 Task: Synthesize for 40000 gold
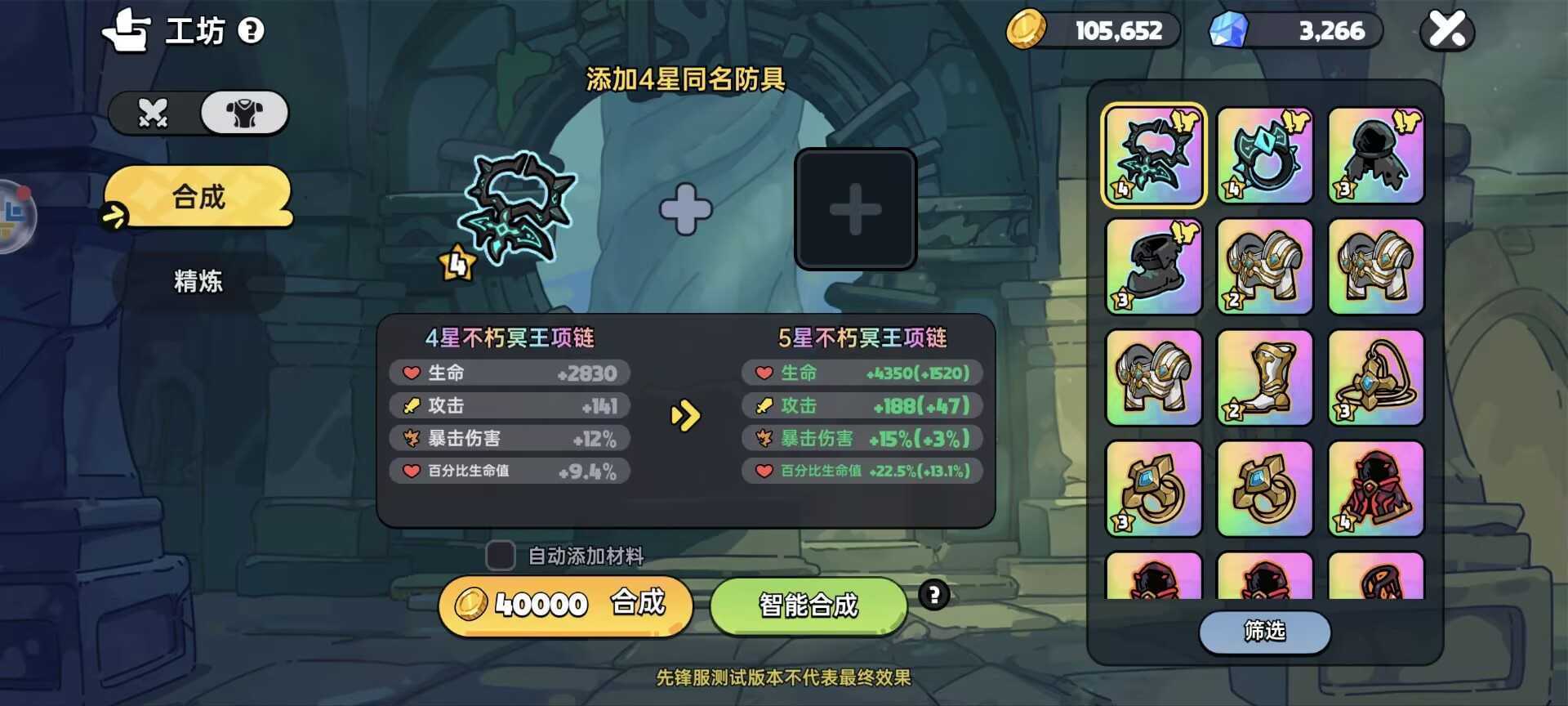click(565, 605)
